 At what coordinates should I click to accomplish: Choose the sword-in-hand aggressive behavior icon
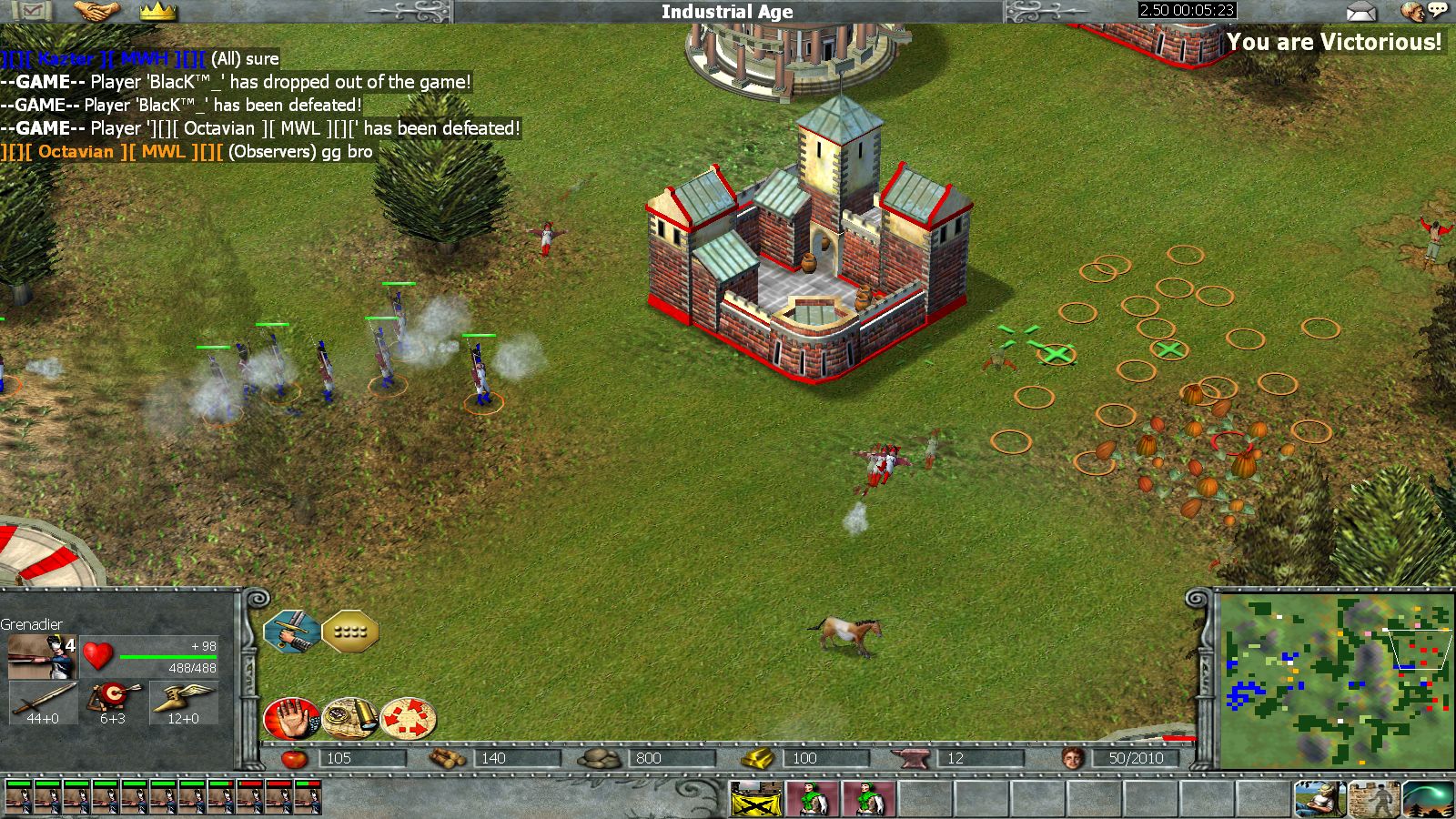(x=292, y=631)
